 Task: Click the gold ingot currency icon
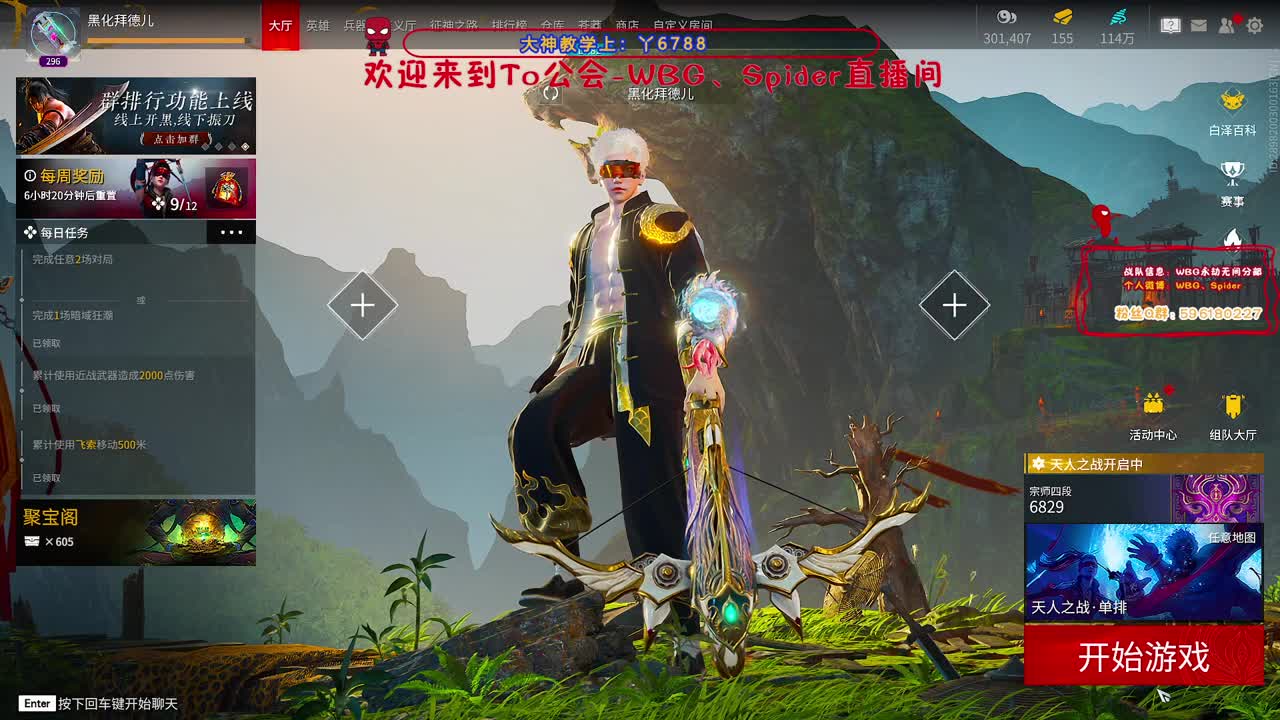1061,20
